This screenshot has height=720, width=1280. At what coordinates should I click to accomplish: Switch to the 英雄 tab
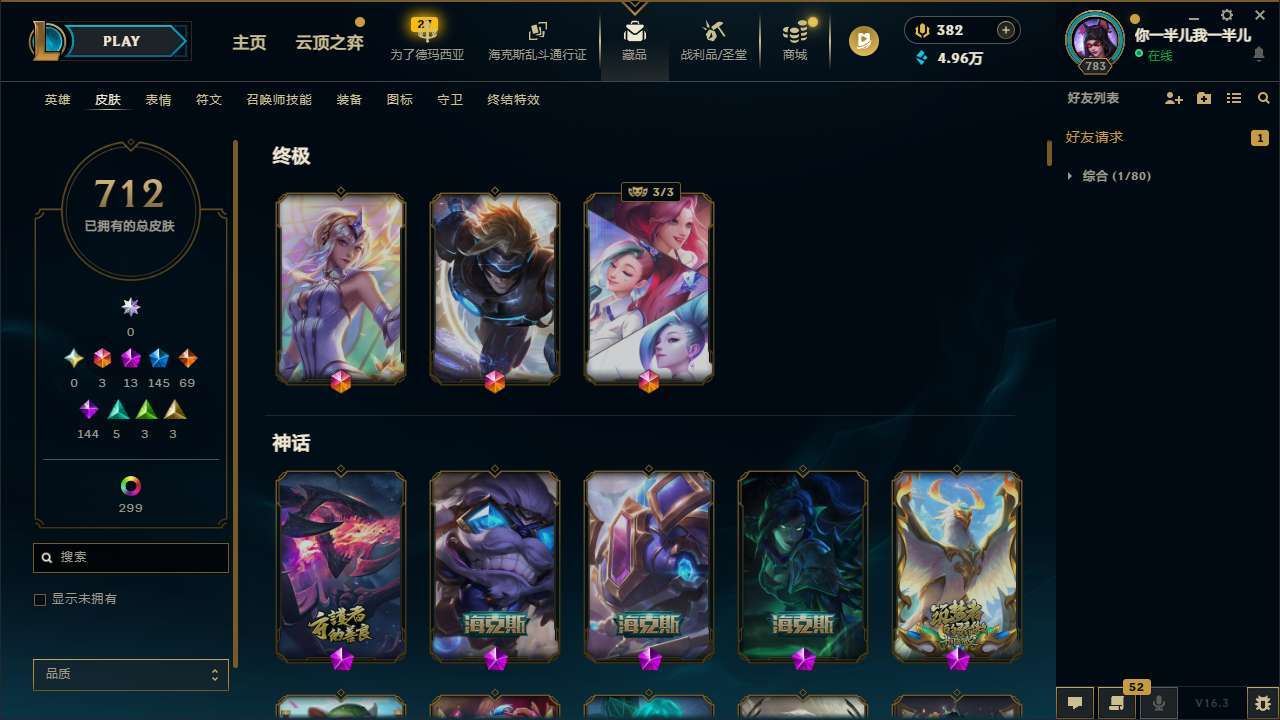click(57, 100)
